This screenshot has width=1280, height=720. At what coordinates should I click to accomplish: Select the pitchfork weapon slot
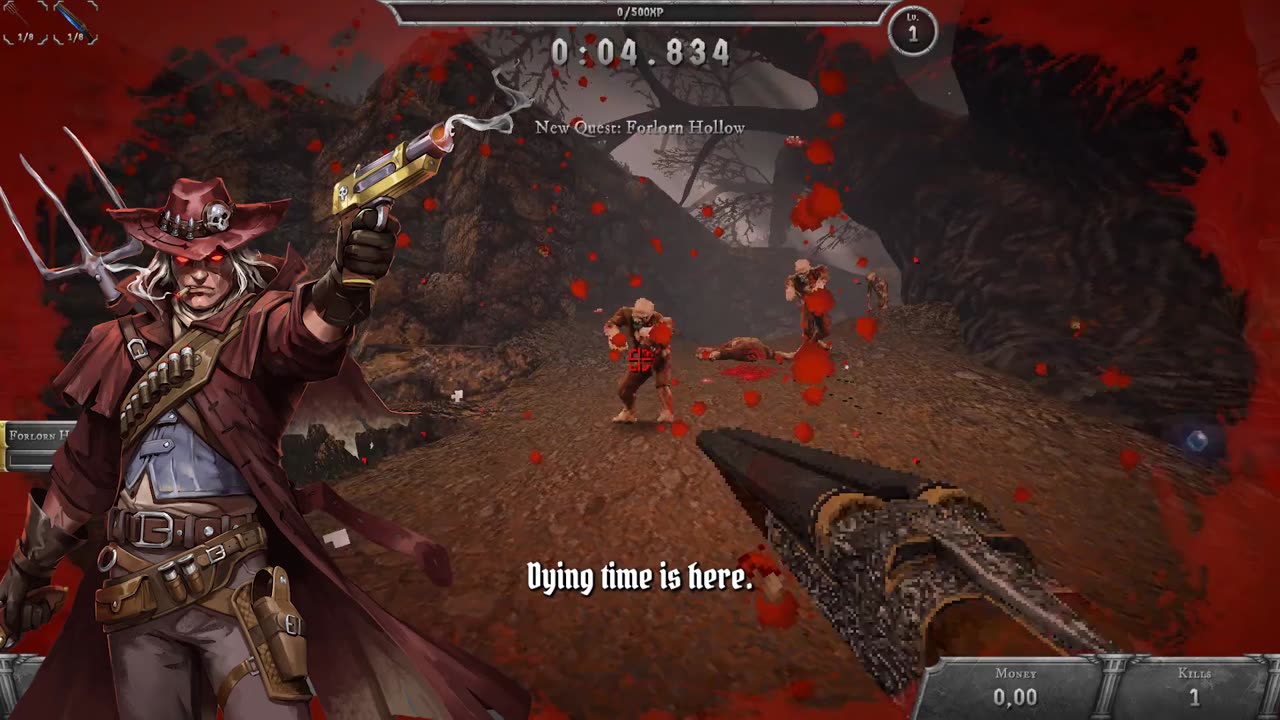[x=20, y=22]
